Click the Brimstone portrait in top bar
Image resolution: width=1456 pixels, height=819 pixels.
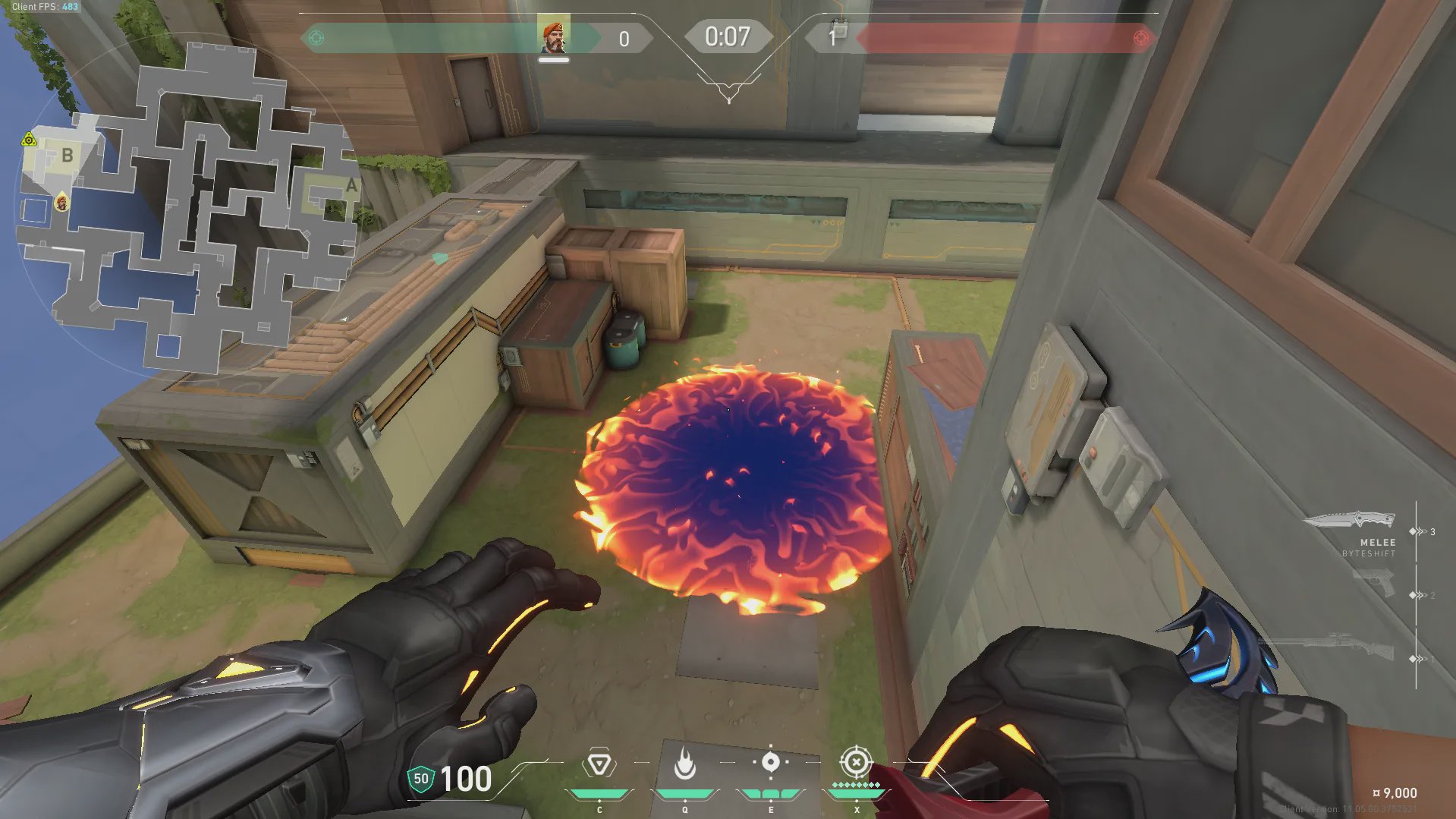[554, 37]
